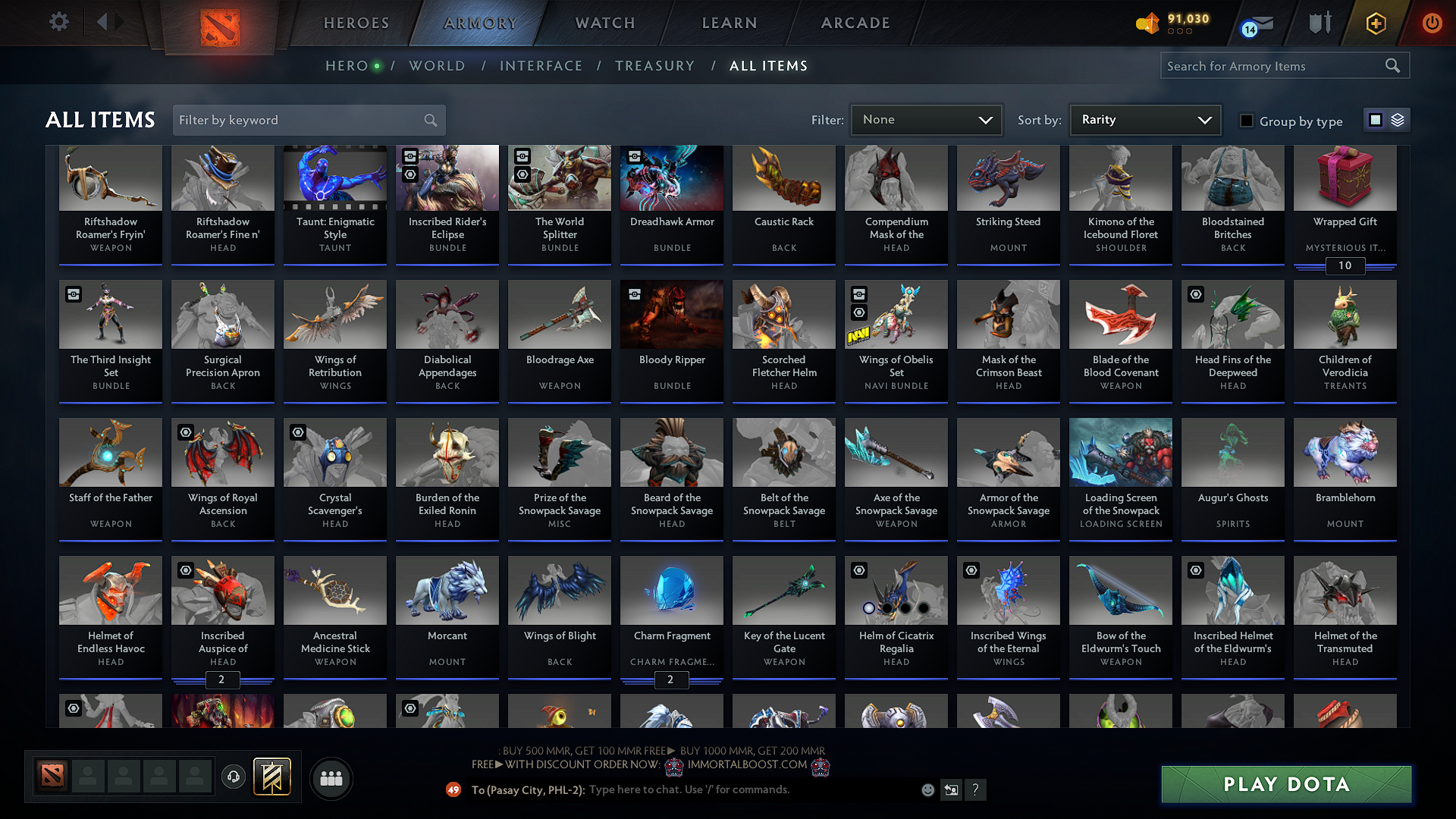This screenshot has height=819, width=1456.
Task: Open the WATCH menu item
Action: coord(604,23)
